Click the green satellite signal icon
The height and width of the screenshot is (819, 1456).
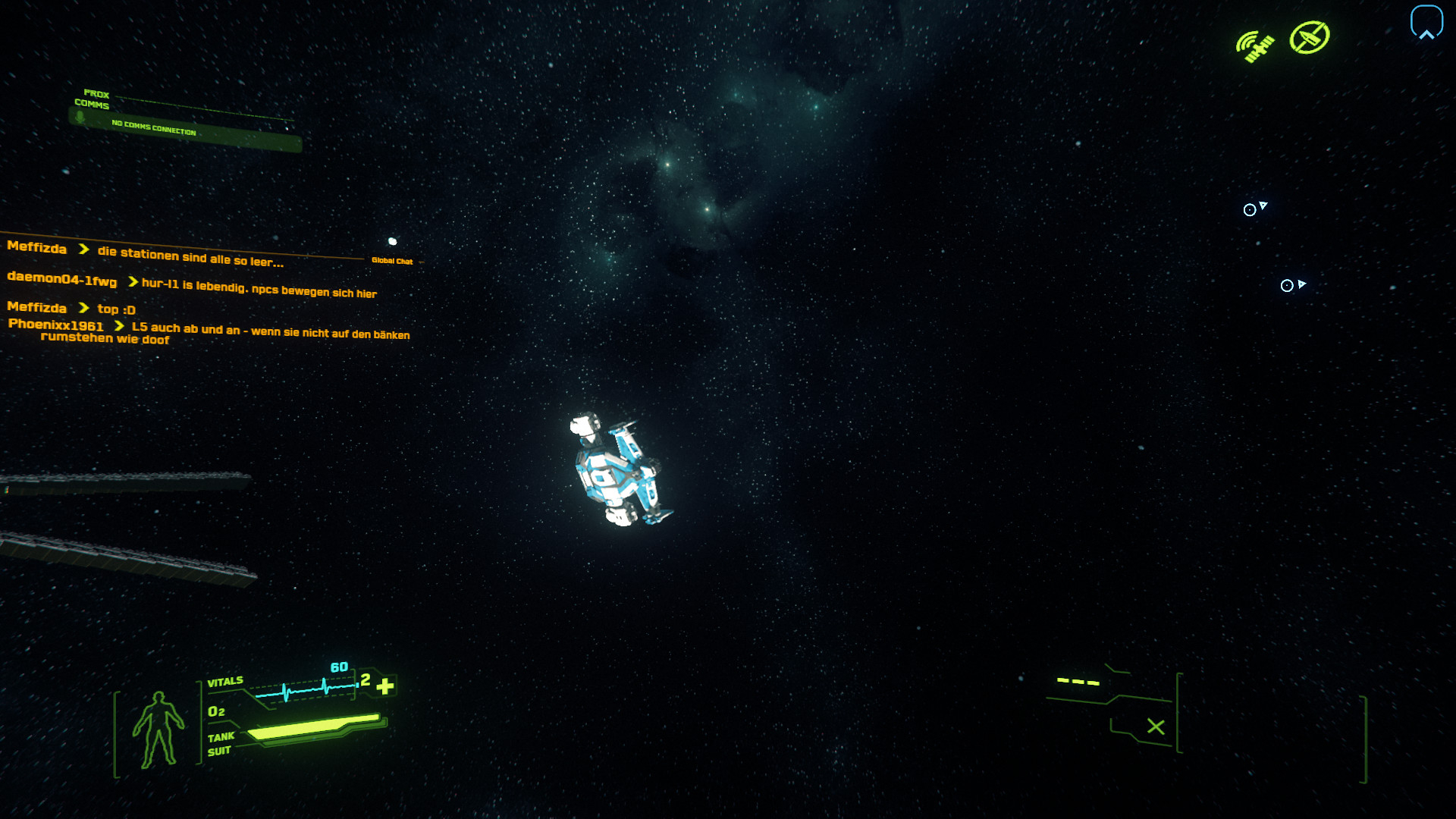point(1254,46)
